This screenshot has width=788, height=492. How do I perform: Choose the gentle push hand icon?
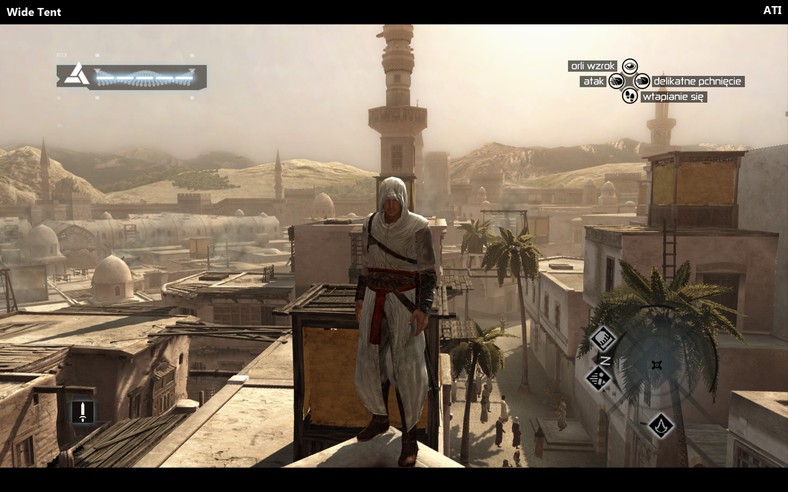(x=642, y=81)
